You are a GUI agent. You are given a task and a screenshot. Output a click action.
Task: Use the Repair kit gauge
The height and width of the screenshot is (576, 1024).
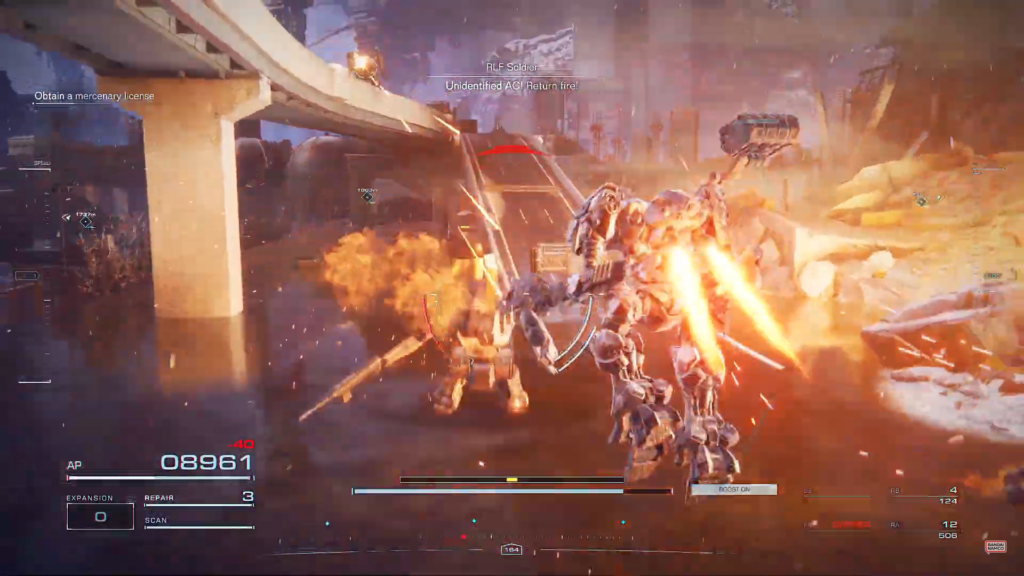(x=199, y=501)
